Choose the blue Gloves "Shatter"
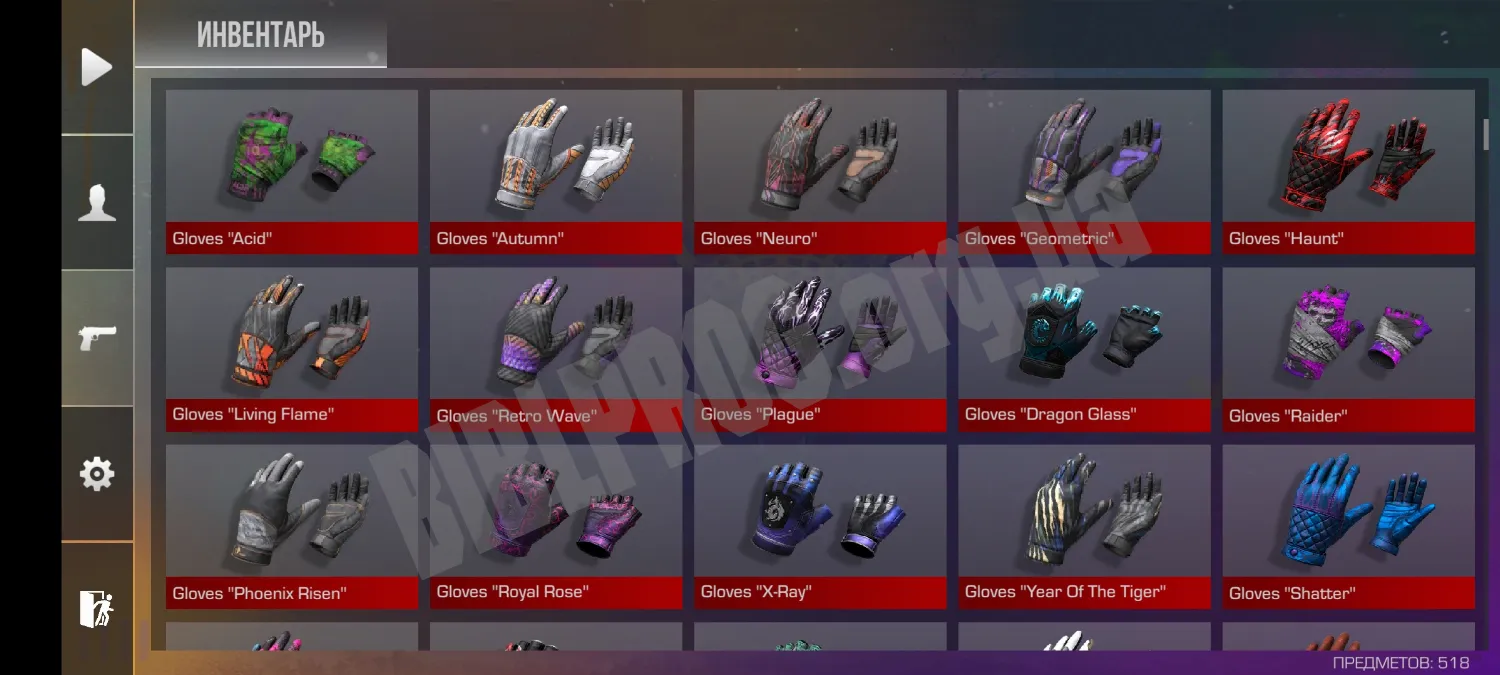1500x675 pixels. [x=1348, y=526]
